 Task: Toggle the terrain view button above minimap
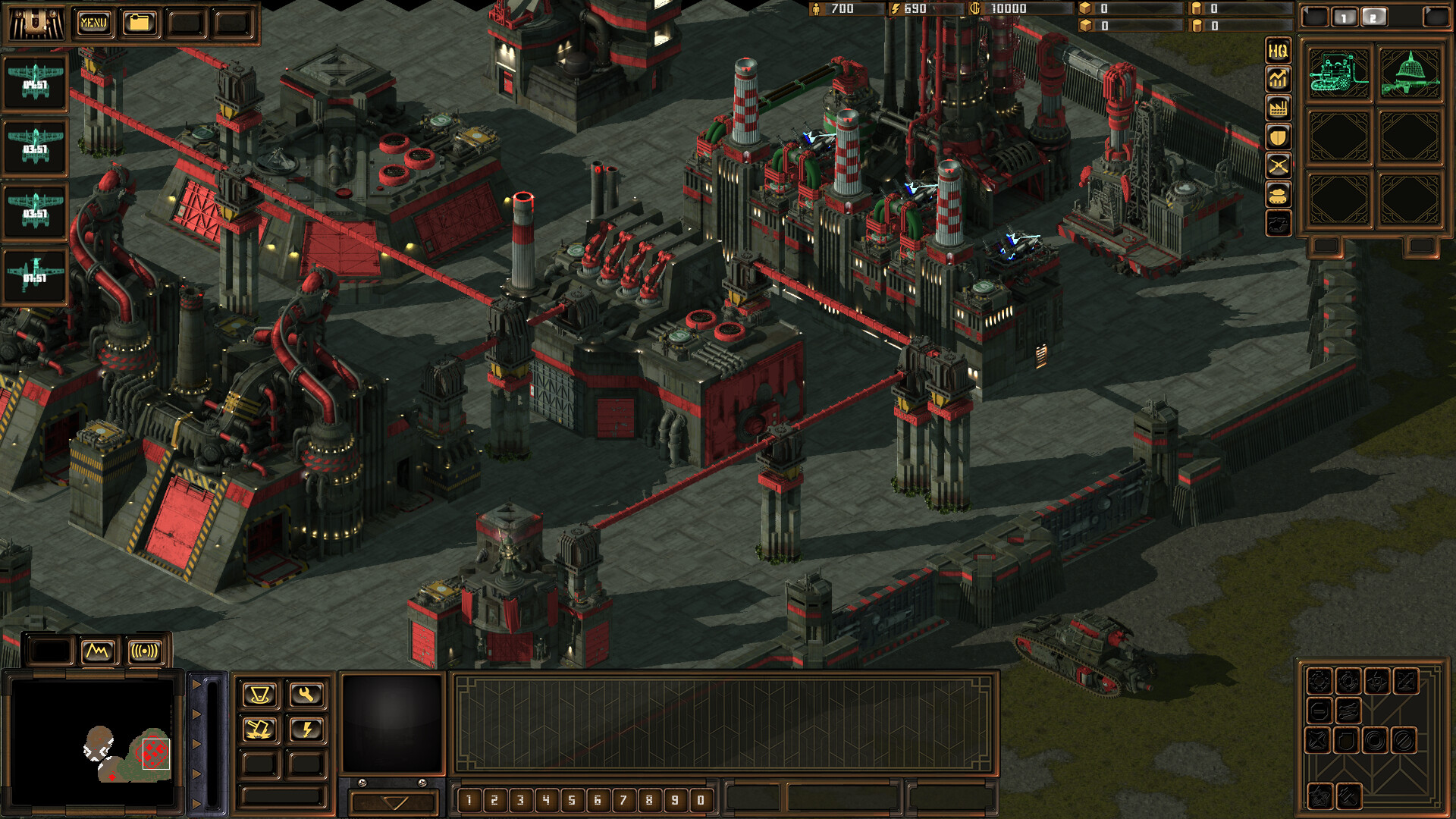coord(98,651)
